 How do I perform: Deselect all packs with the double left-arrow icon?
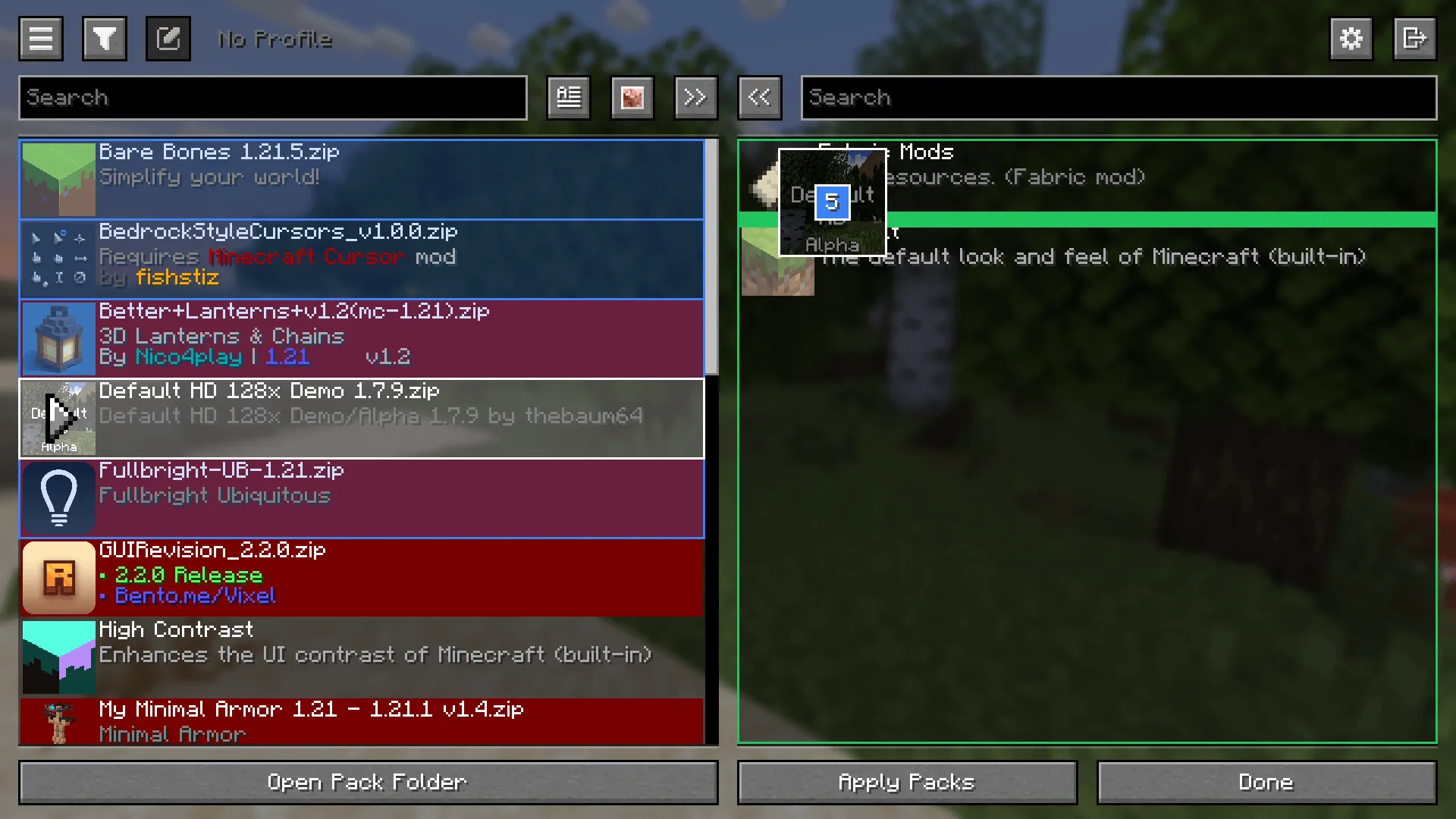[x=759, y=97]
